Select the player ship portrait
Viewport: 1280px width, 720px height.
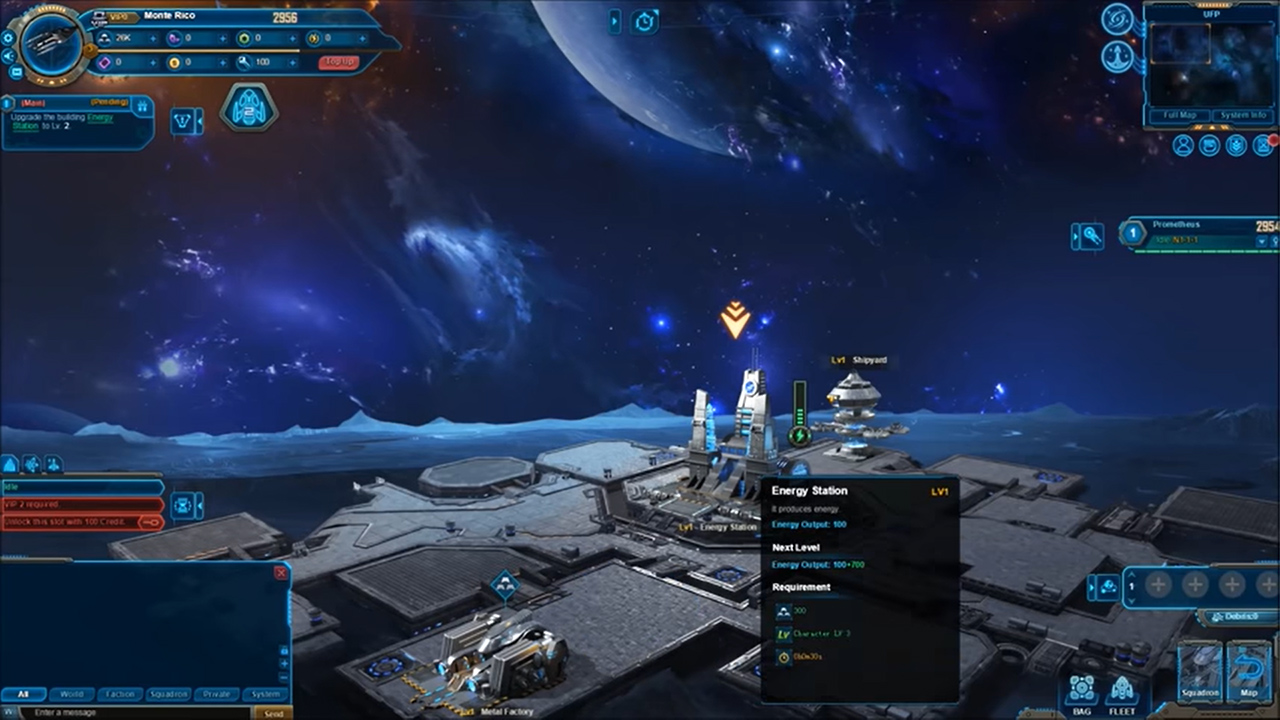click(50, 44)
